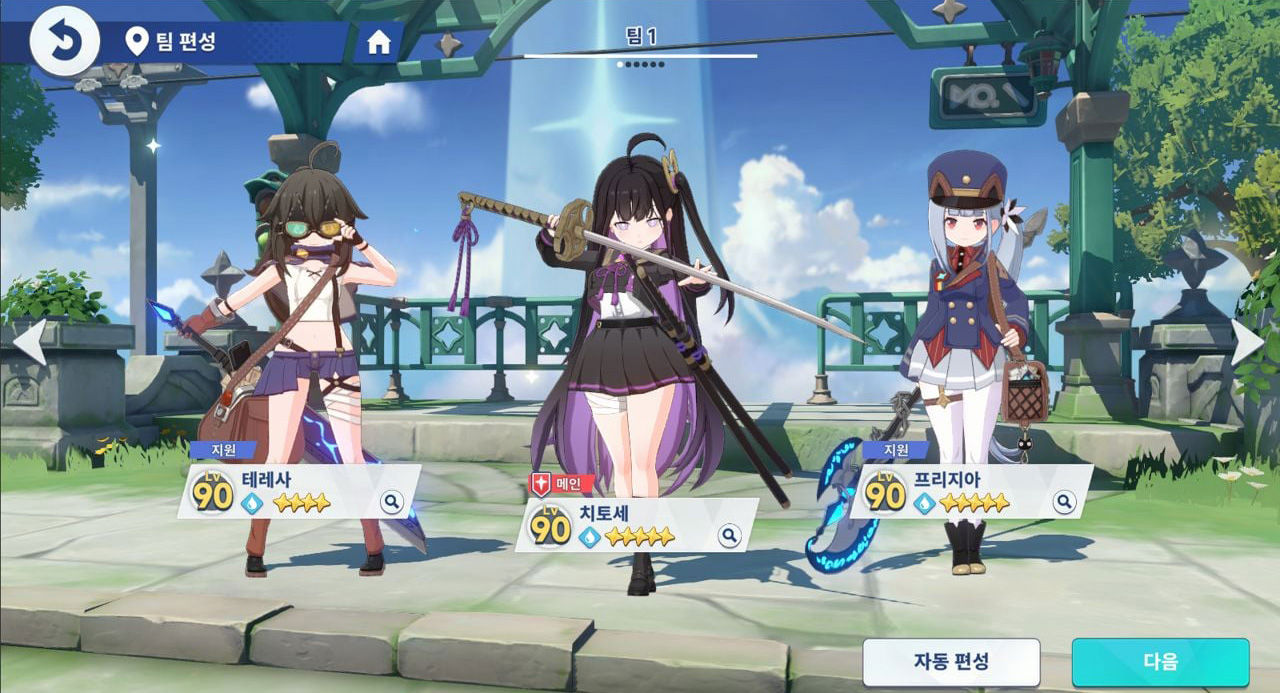View 테레사 details with magnifier icon
Image resolution: width=1280 pixels, height=693 pixels.
pos(391,502)
